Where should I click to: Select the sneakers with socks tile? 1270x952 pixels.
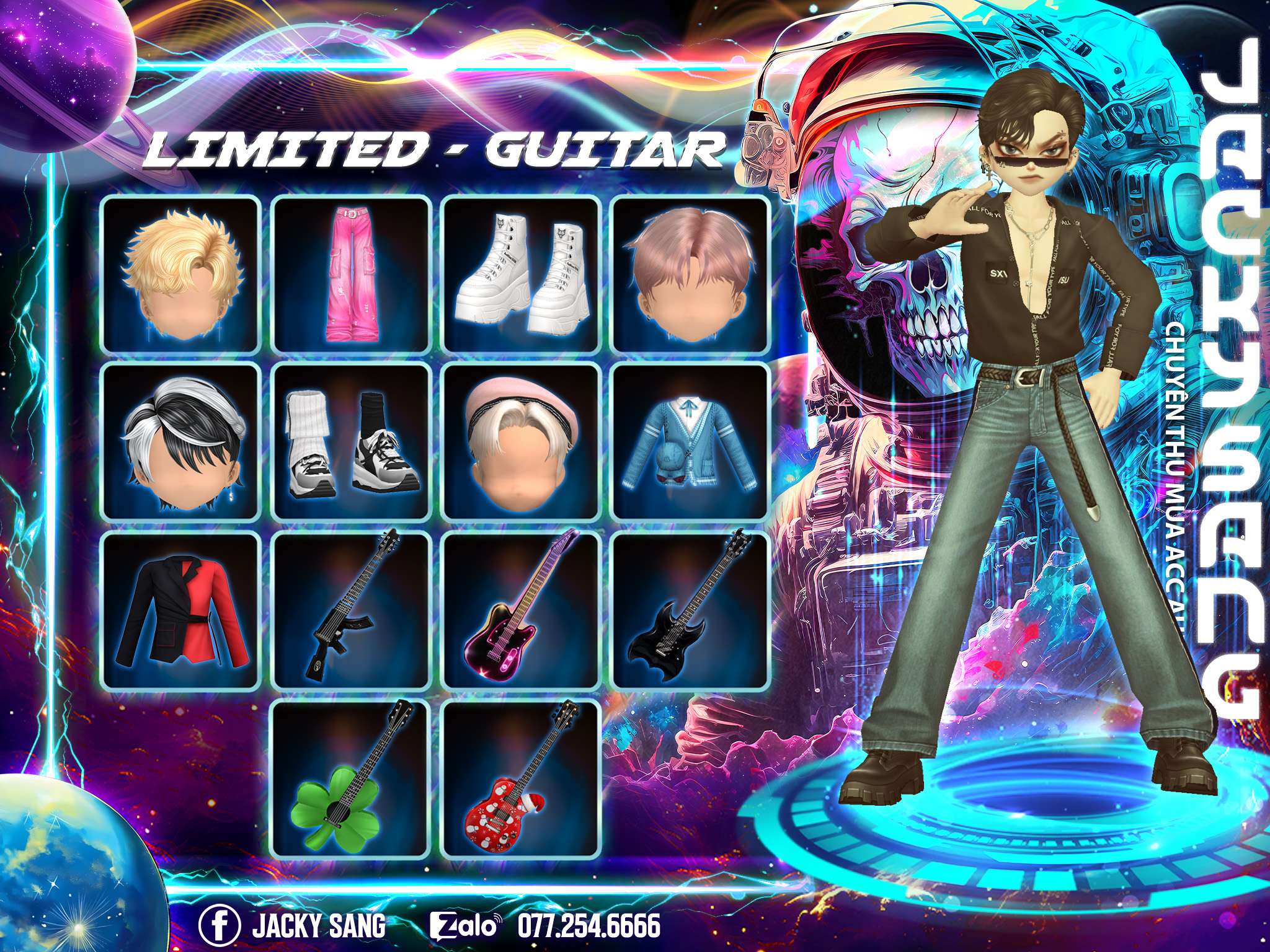point(352,441)
